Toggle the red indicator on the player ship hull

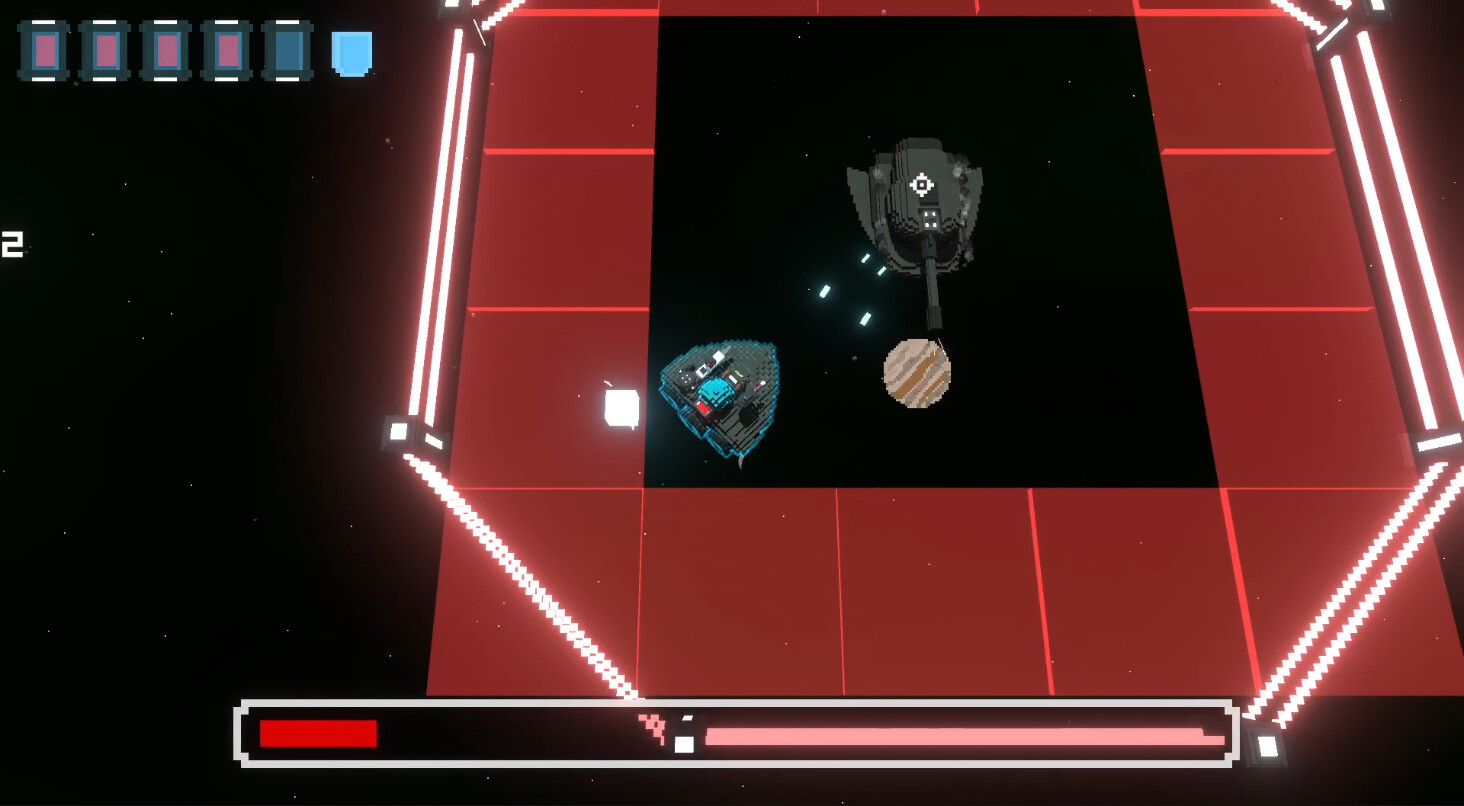[x=706, y=408]
